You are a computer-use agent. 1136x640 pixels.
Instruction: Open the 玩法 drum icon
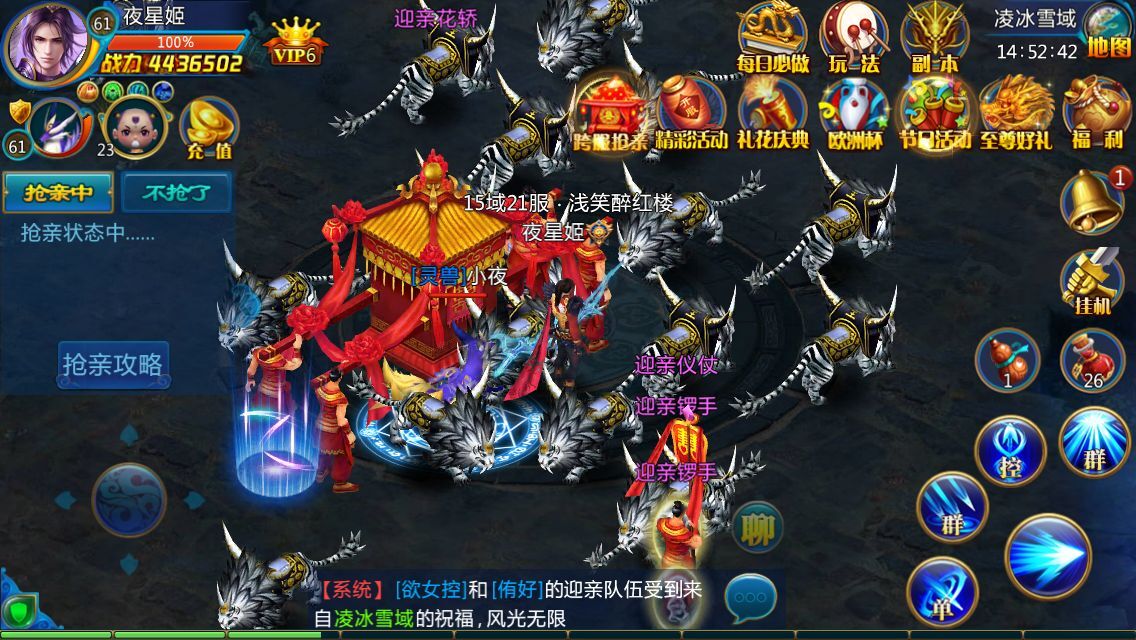pyautogui.click(x=853, y=38)
